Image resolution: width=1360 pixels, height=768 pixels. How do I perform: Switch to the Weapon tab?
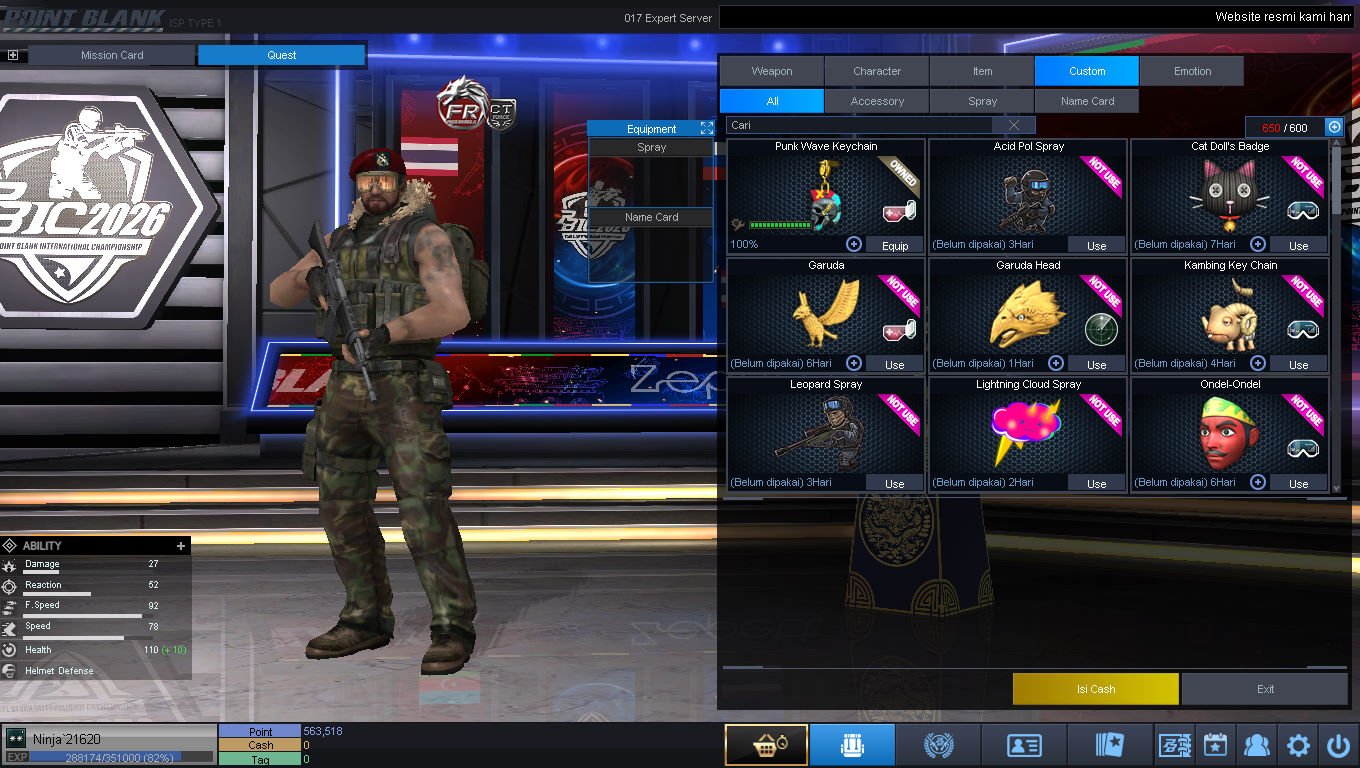point(772,71)
